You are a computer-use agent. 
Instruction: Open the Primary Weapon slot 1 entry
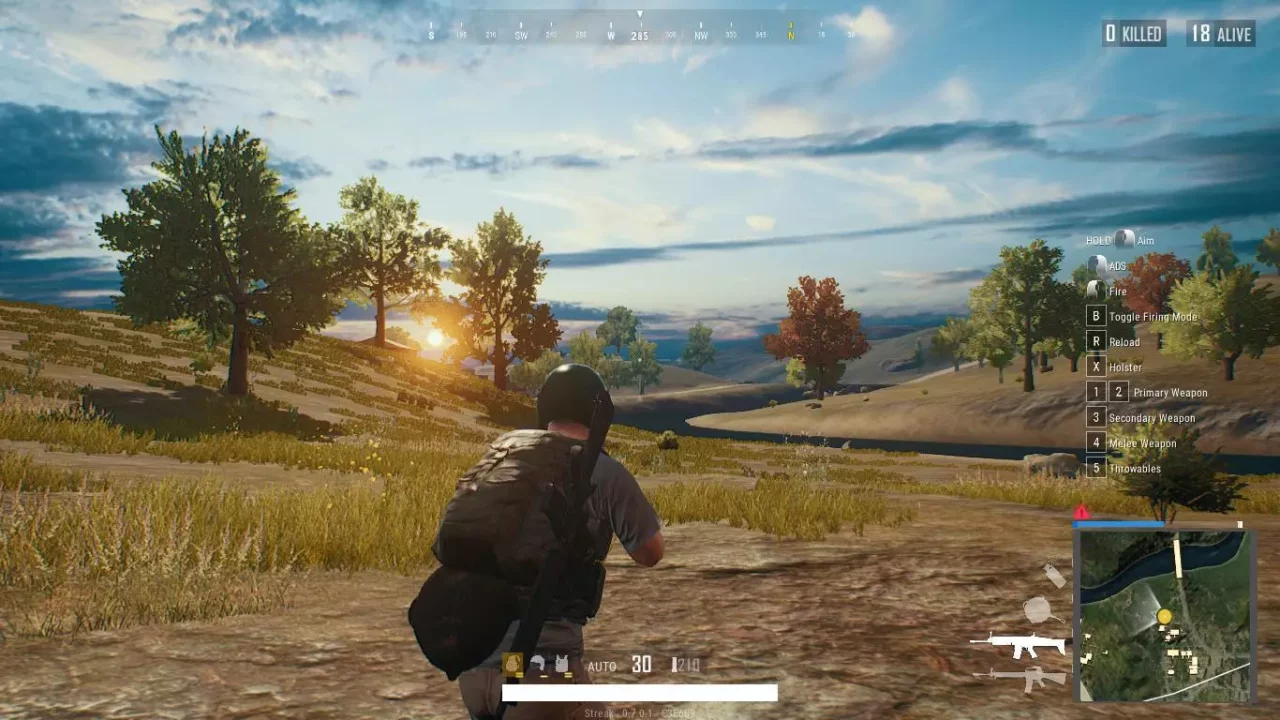click(x=1096, y=392)
